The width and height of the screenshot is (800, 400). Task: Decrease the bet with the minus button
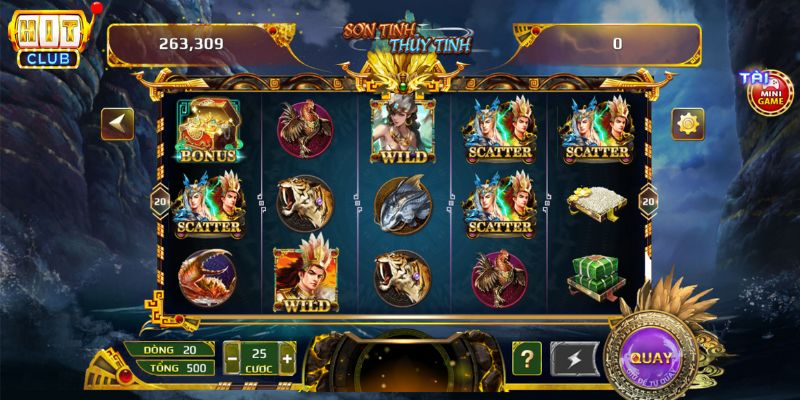pyautogui.click(x=232, y=357)
